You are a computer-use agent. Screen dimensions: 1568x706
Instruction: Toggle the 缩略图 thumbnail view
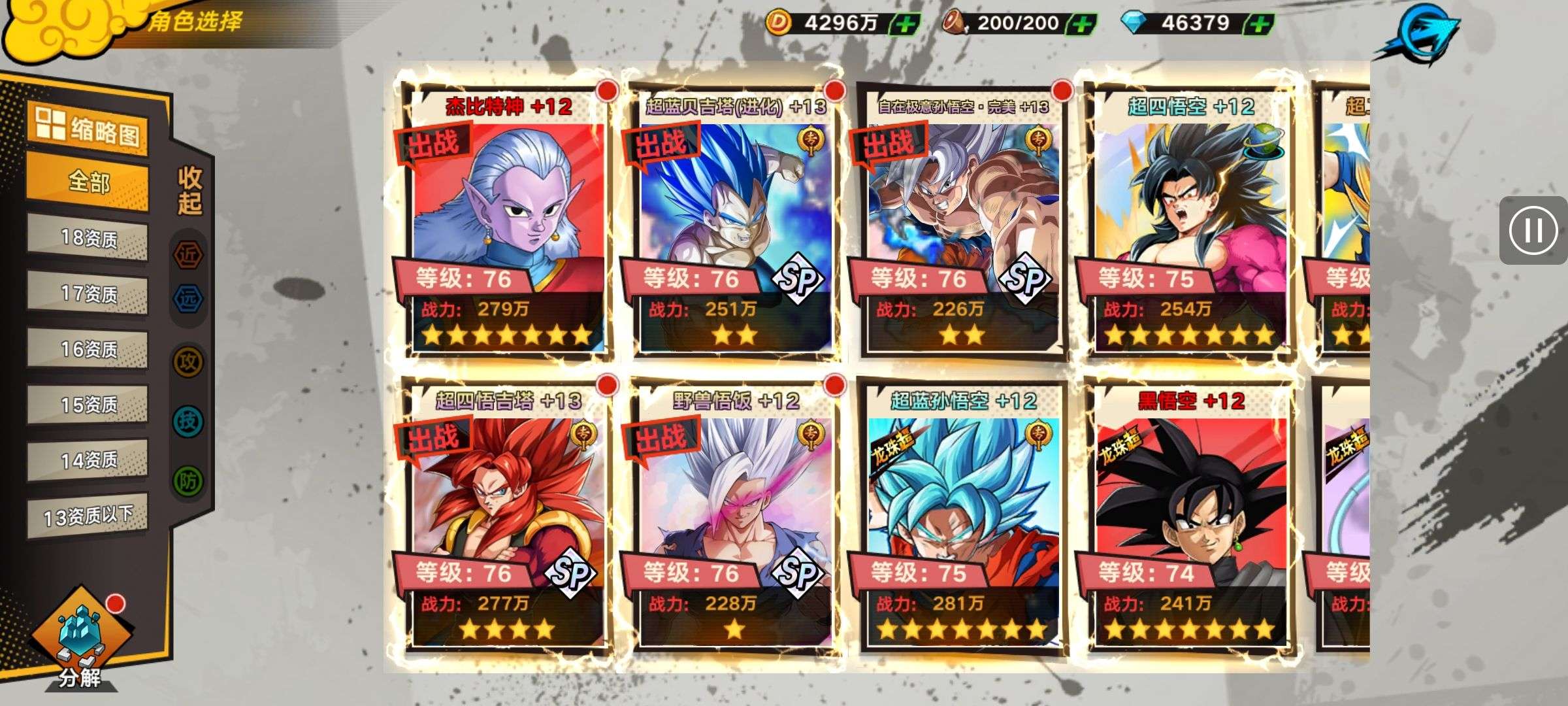88,127
